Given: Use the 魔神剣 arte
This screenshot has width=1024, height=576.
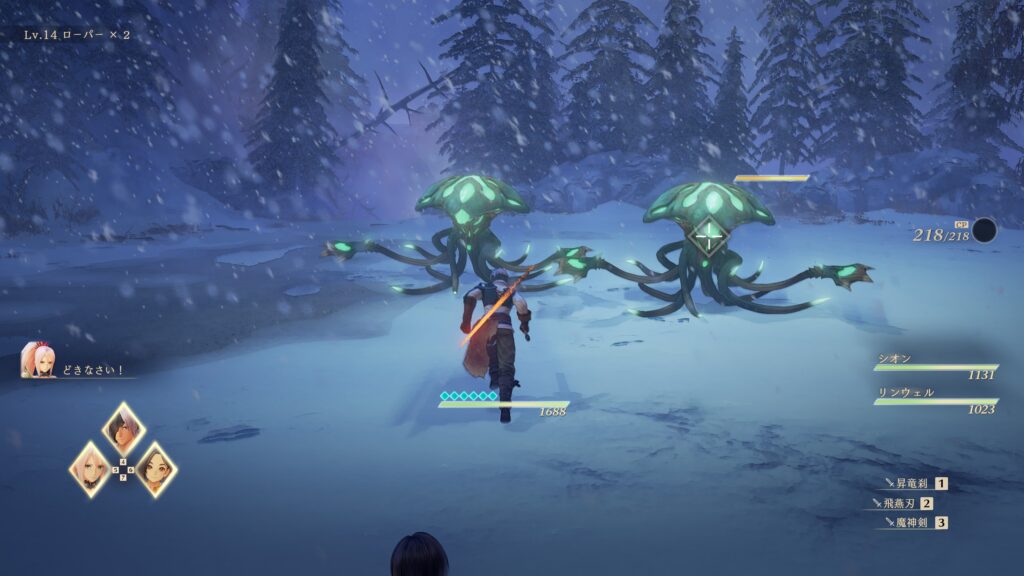Looking at the screenshot, I should point(912,522).
